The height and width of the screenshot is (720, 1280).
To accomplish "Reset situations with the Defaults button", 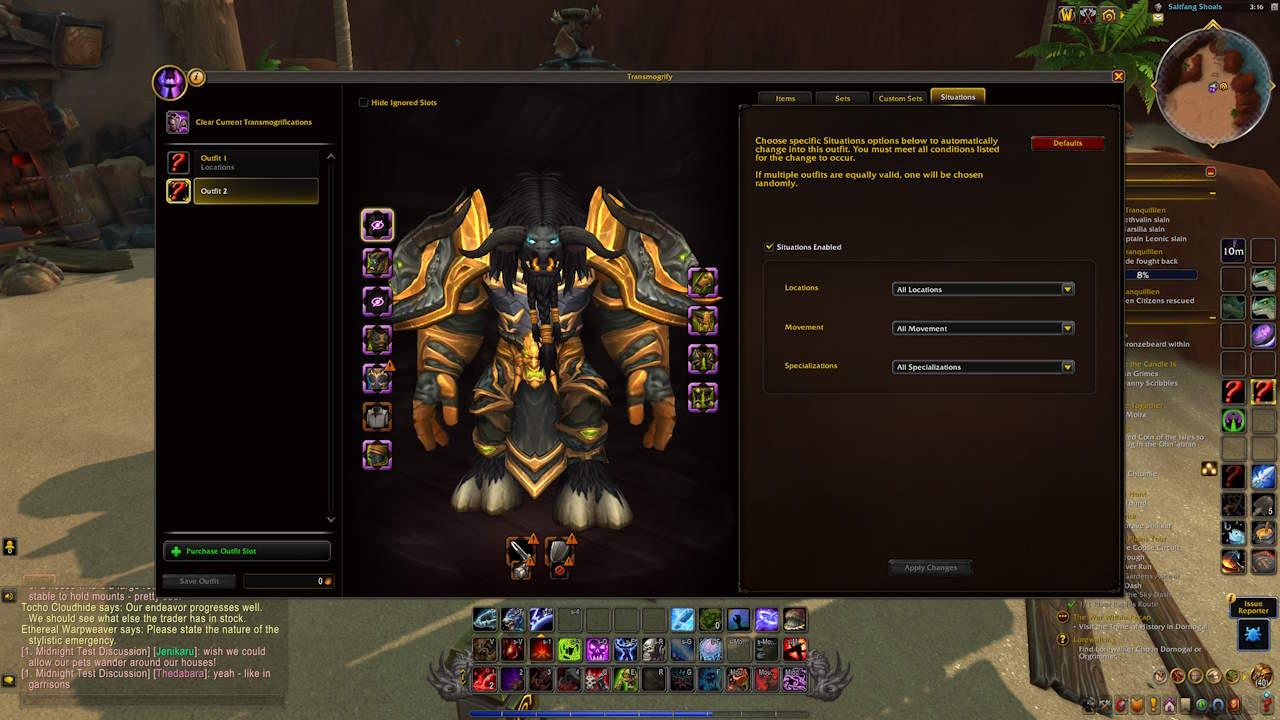I will (x=1067, y=143).
